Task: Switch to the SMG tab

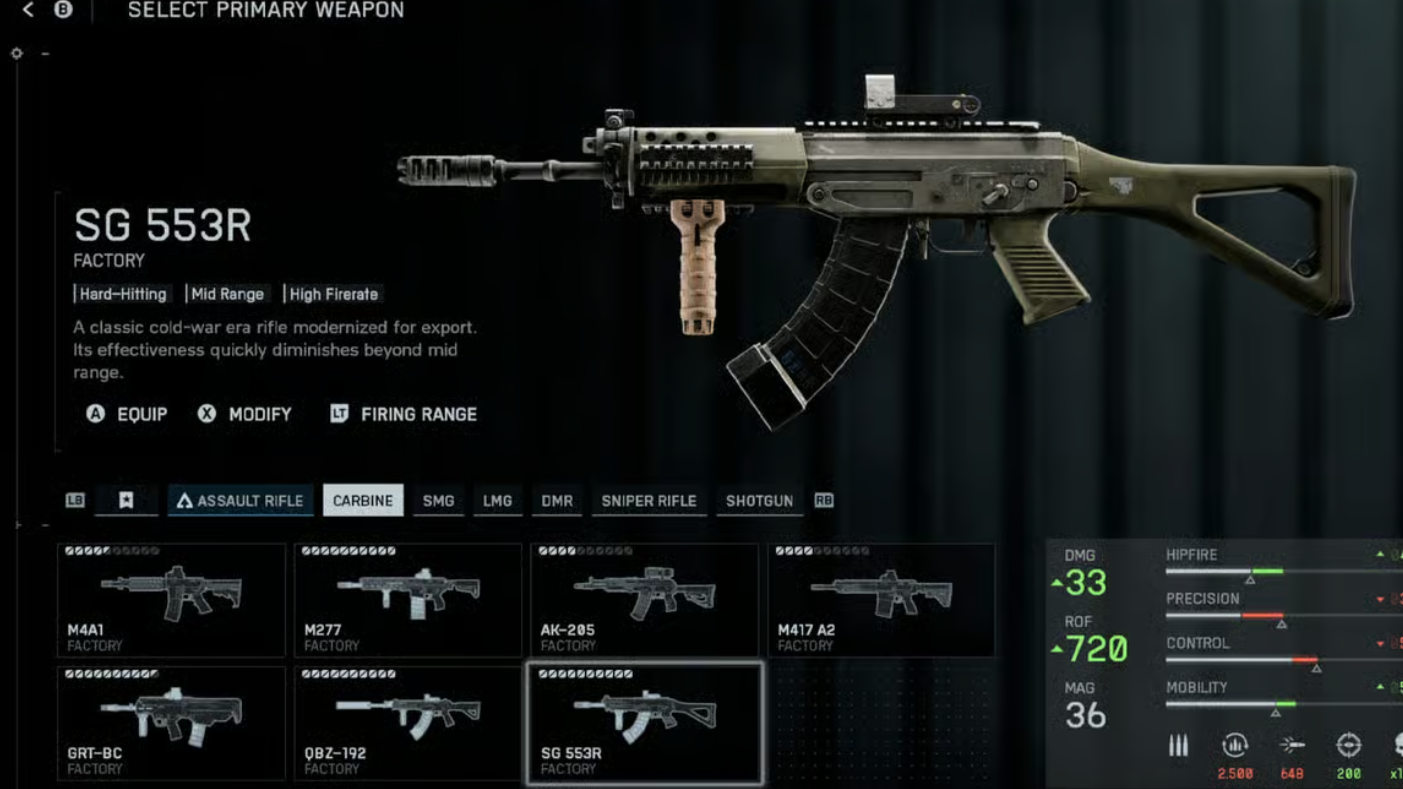Action: (x=438, y=501)
